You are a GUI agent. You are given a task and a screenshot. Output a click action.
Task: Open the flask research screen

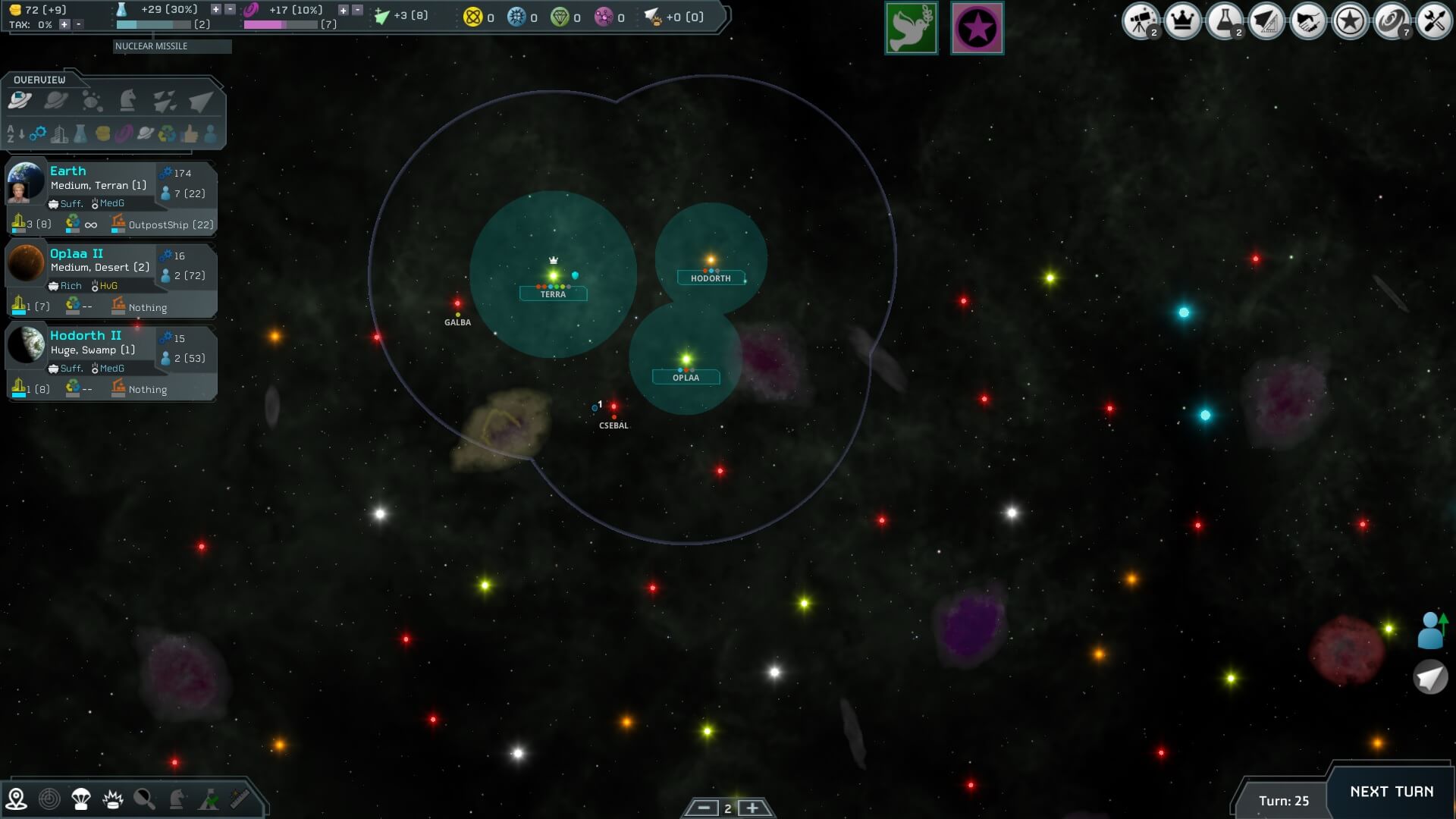1224,21
